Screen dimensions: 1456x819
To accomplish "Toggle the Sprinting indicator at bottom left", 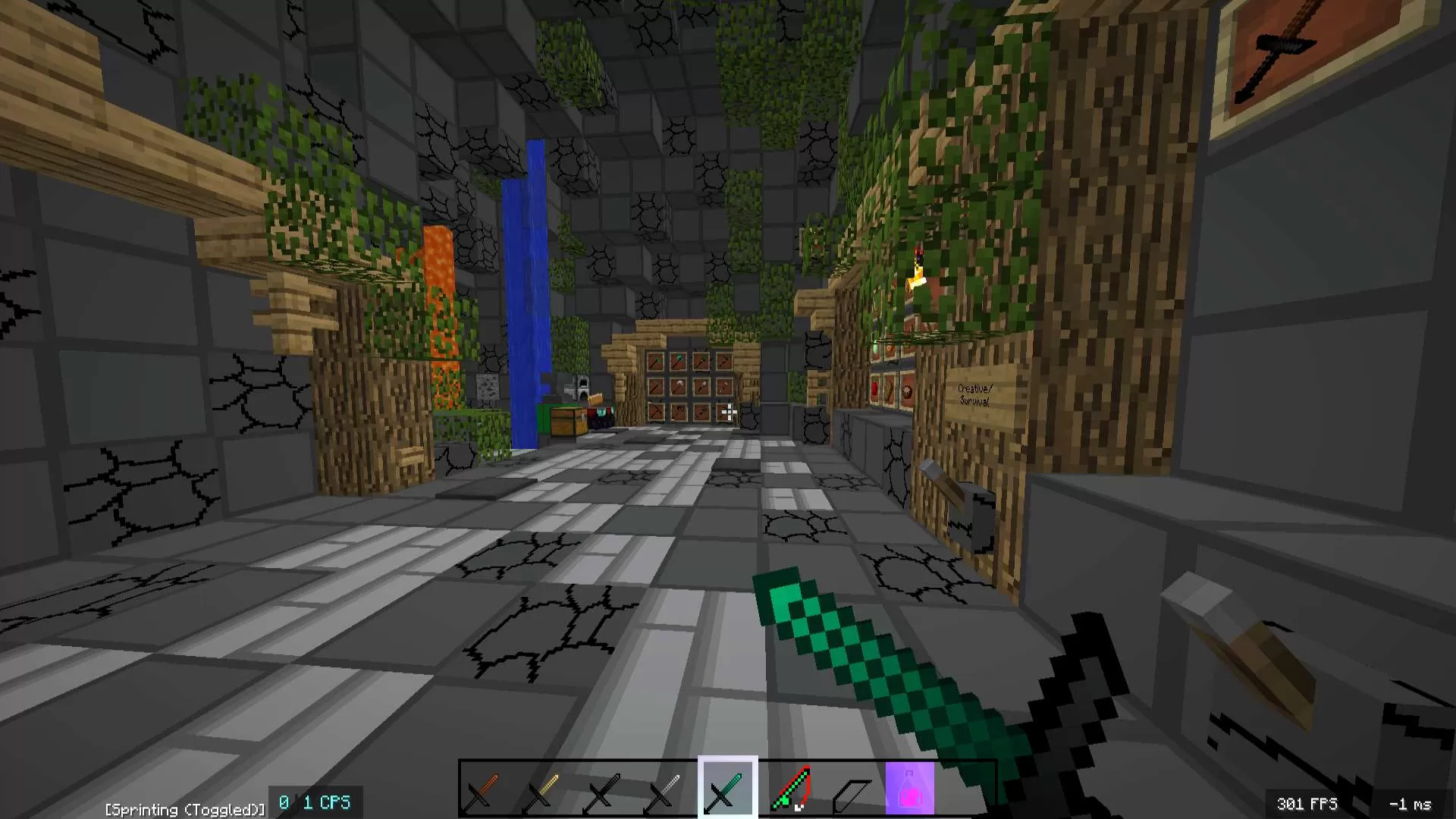I will 184,809.
